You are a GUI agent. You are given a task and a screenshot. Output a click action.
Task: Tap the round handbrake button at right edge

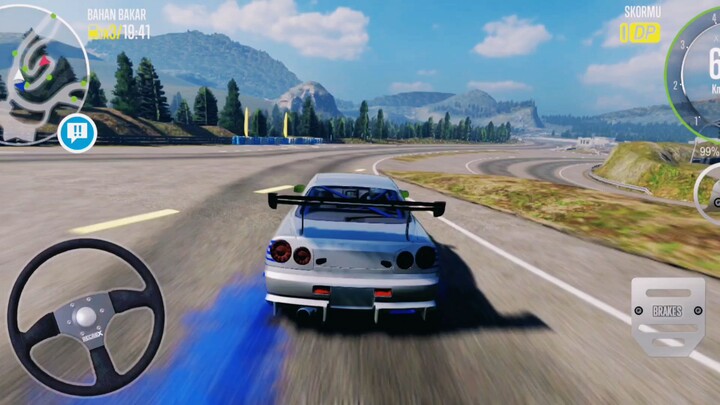point(711,194)
